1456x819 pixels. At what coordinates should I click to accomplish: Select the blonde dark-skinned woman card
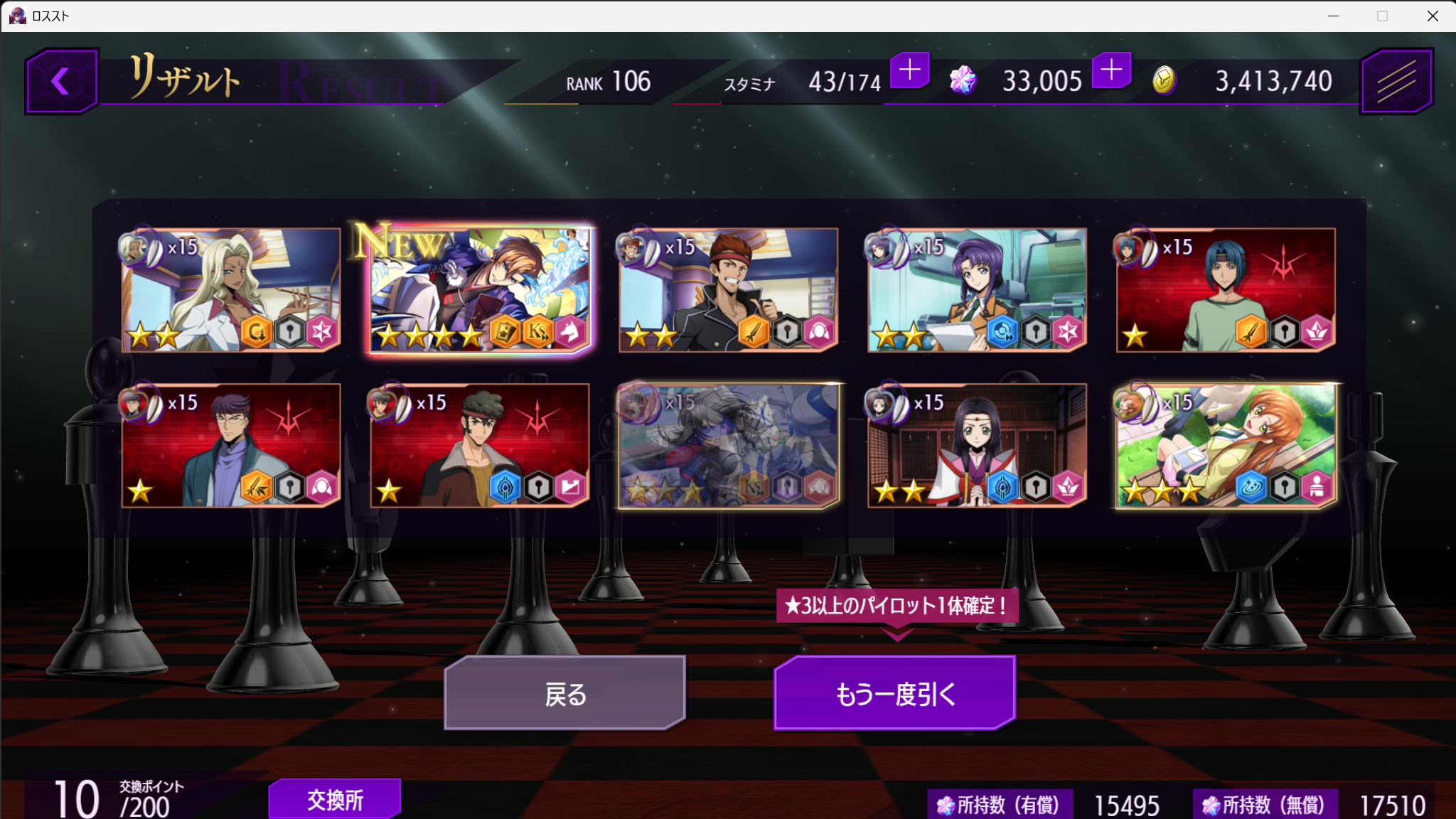point(231,290)
